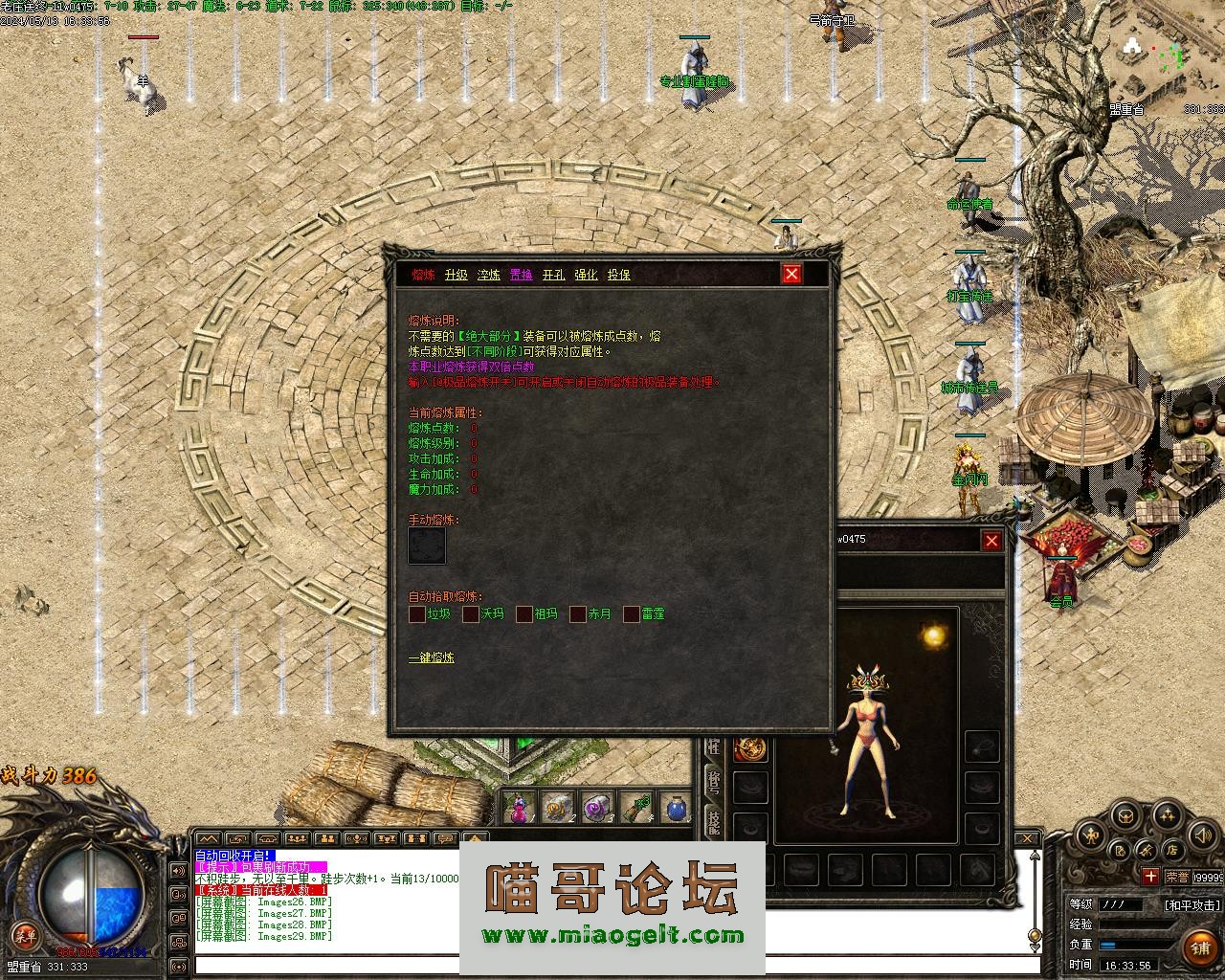Switch to the 开孔 socket tab
Image resolution: width=1225 pixels, height=980 pixels.
click(553, 275)
